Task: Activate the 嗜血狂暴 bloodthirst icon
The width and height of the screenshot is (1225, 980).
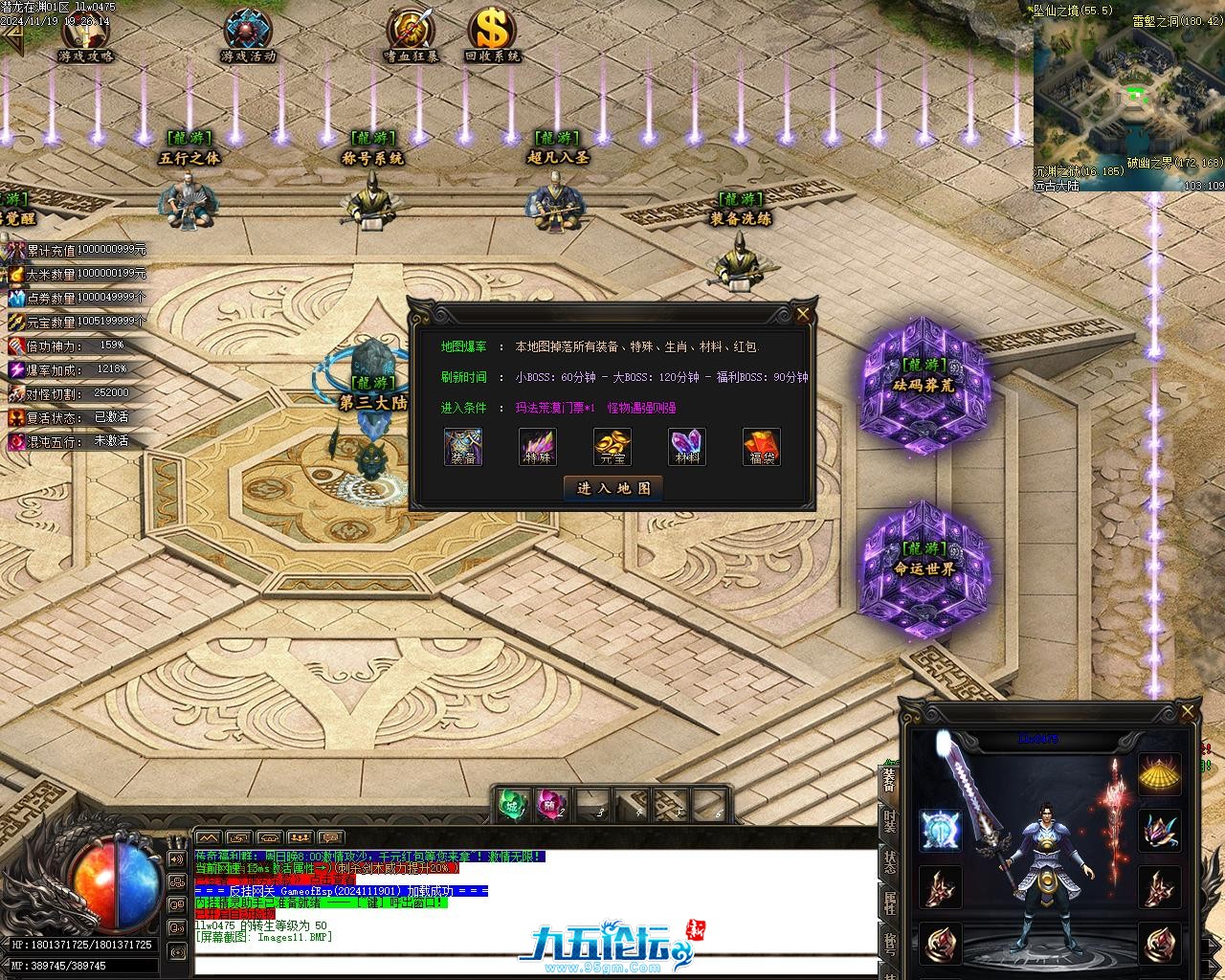Action: pos(412,34)
